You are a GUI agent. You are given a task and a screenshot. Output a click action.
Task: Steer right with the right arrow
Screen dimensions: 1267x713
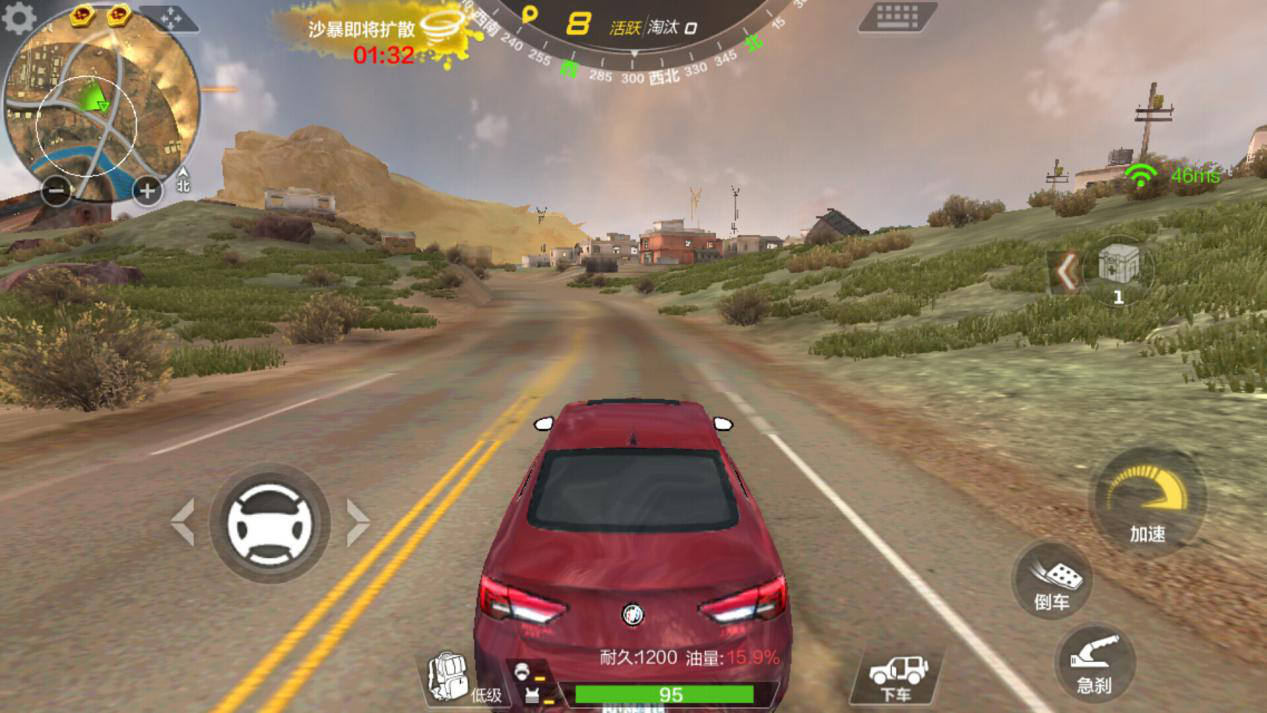pyautogui.click(x=357, y=523)
